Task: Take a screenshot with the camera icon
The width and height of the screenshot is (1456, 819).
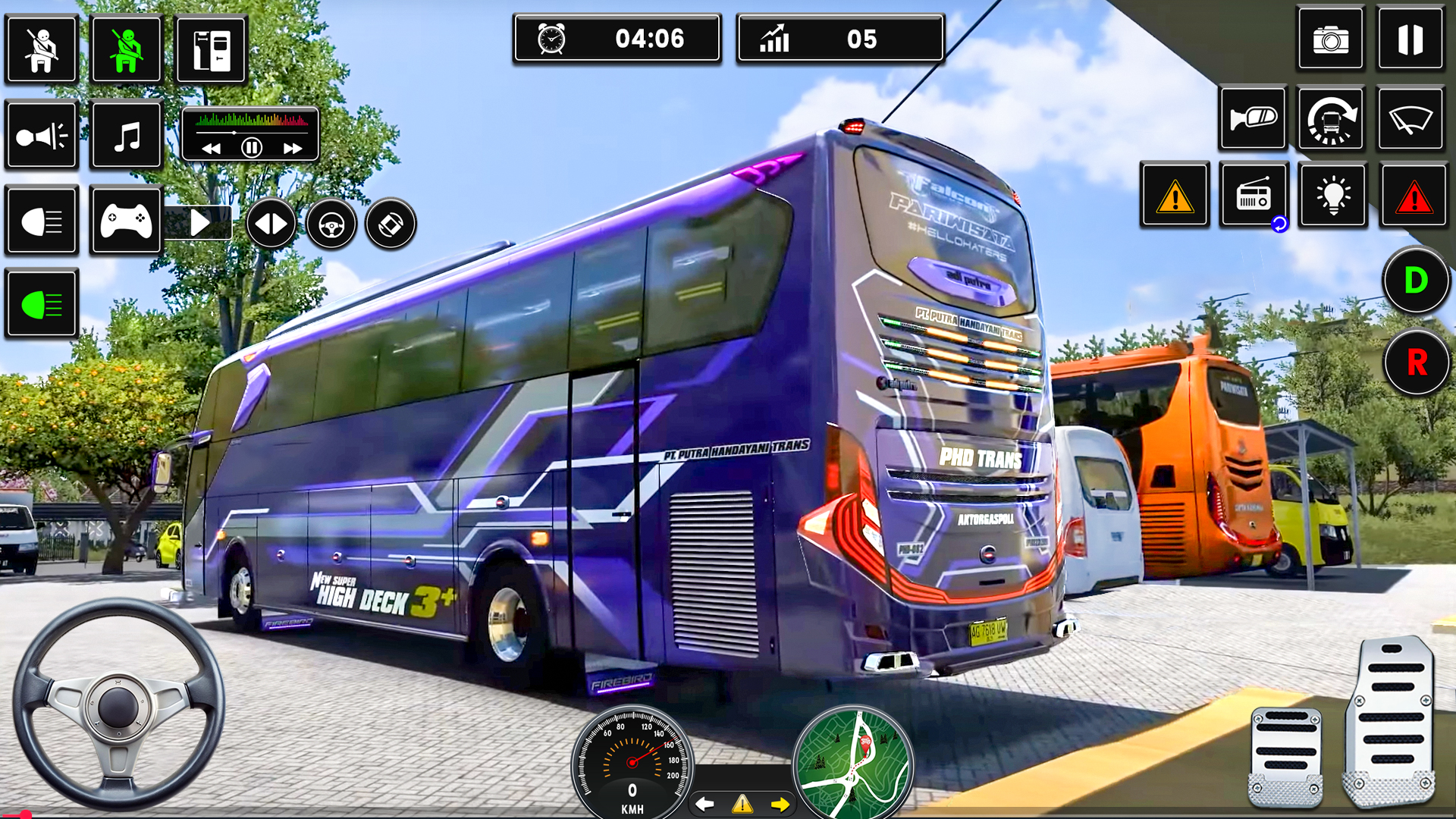Action: 1330,39
